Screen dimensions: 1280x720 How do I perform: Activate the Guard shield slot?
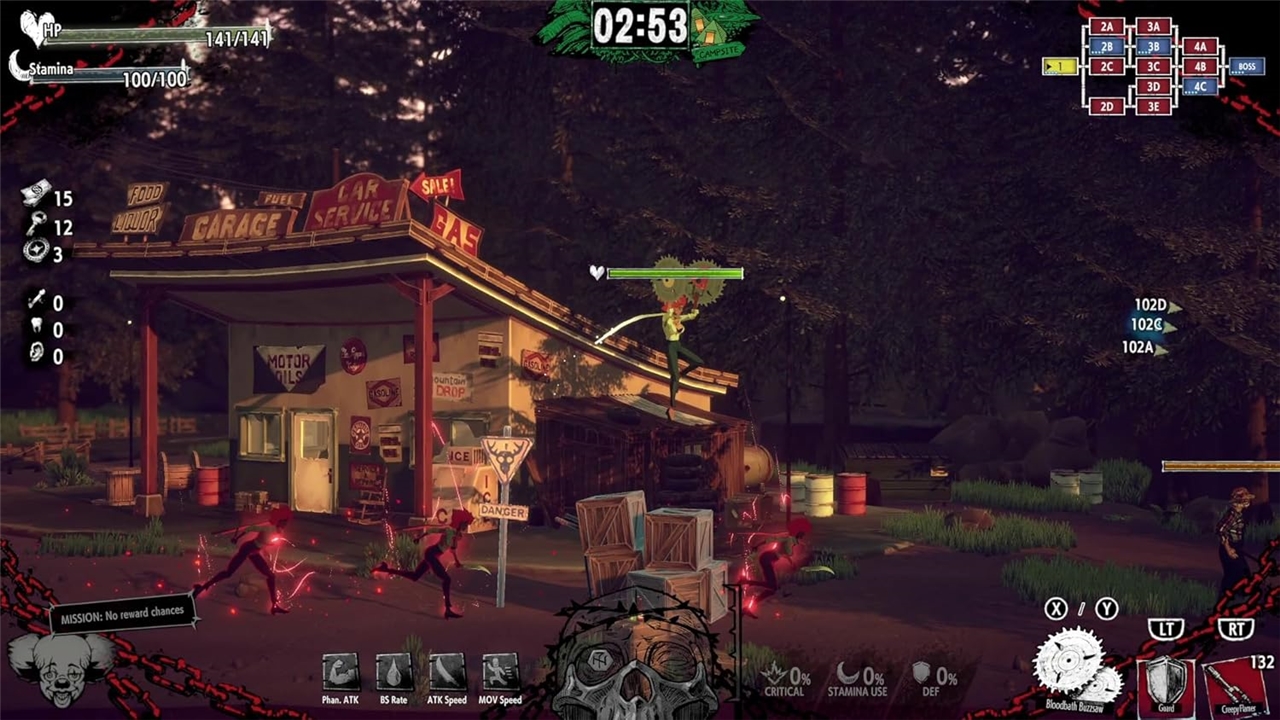click(x=1166, y=687)
